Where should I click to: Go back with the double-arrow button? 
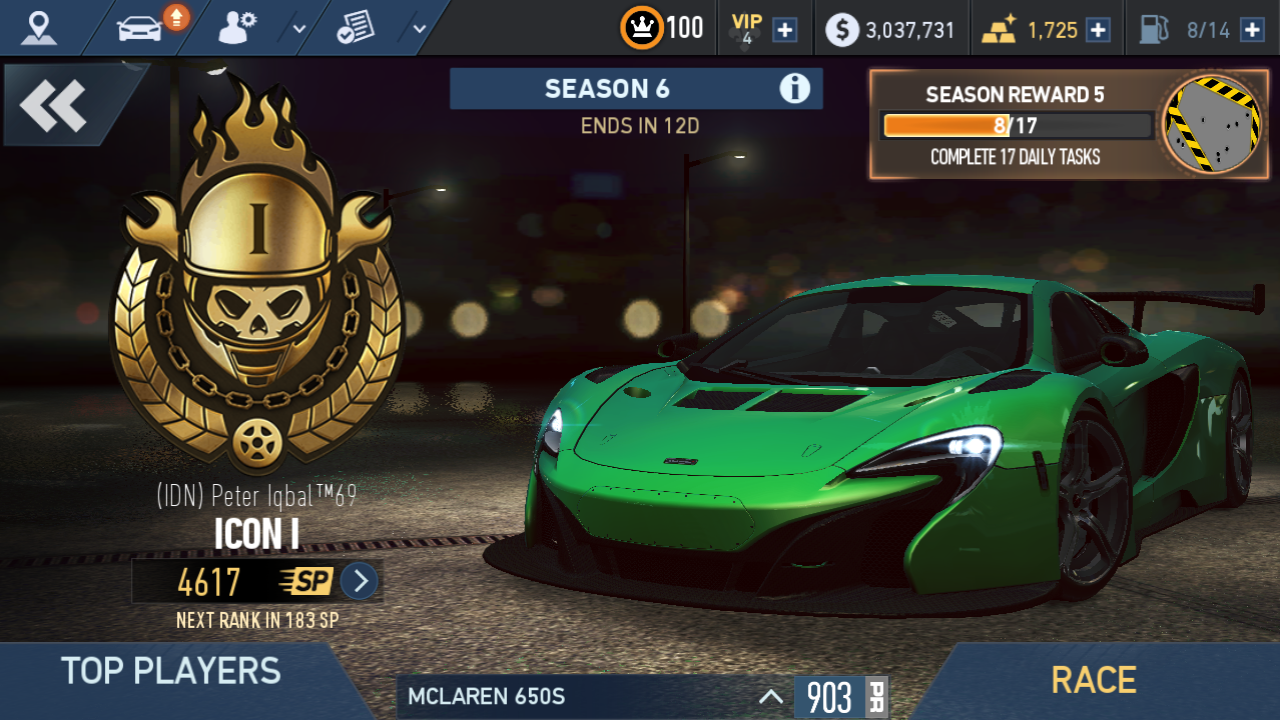54,105
